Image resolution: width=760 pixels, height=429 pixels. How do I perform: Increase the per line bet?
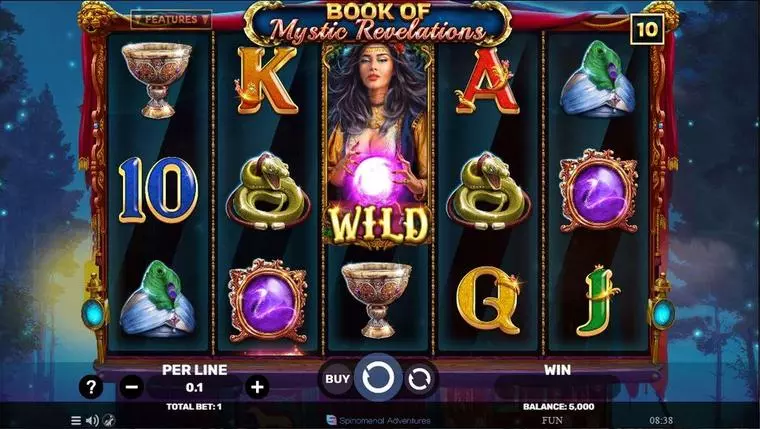pos(257,386)
